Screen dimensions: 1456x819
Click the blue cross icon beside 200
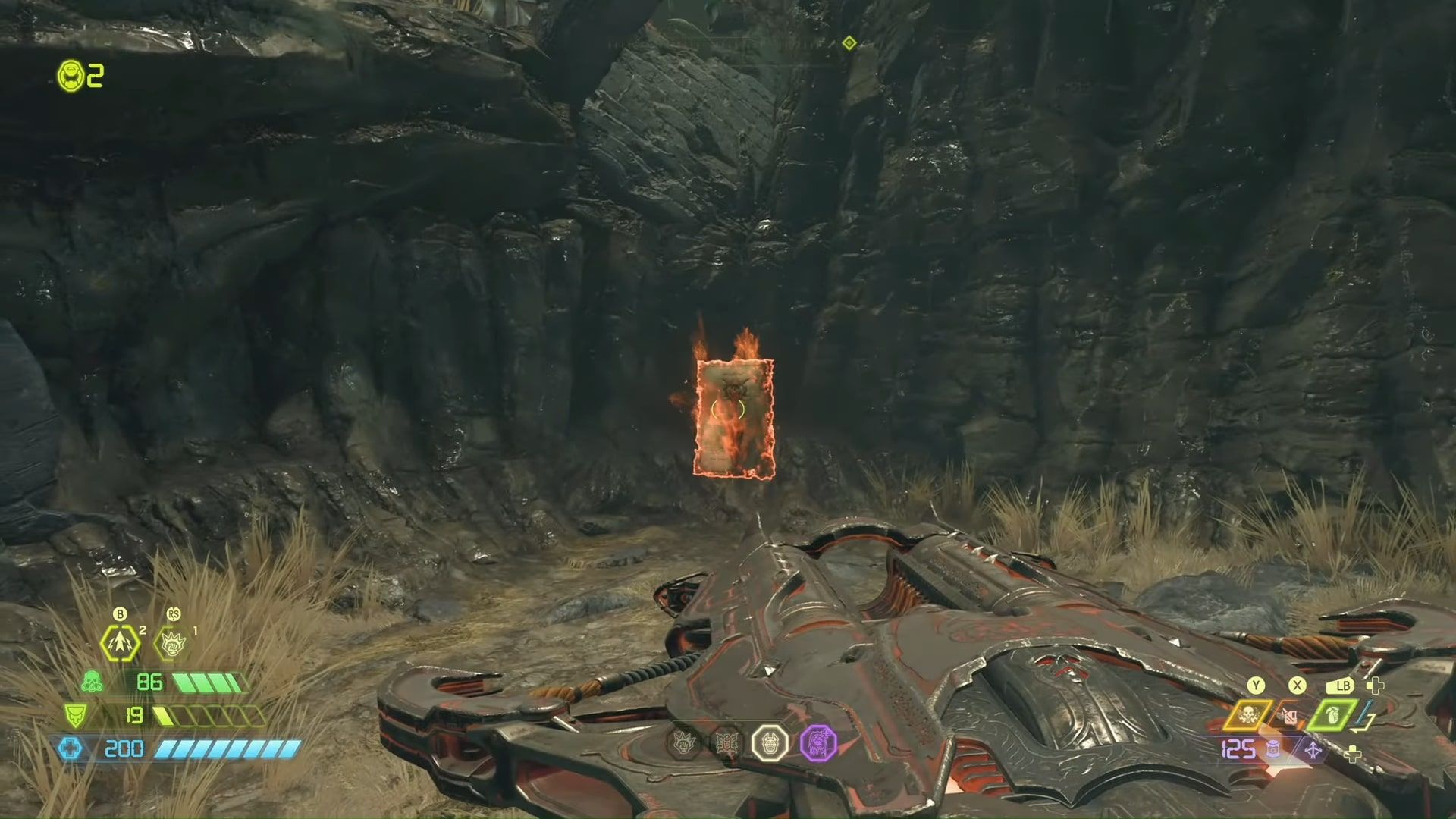point(69,748)
